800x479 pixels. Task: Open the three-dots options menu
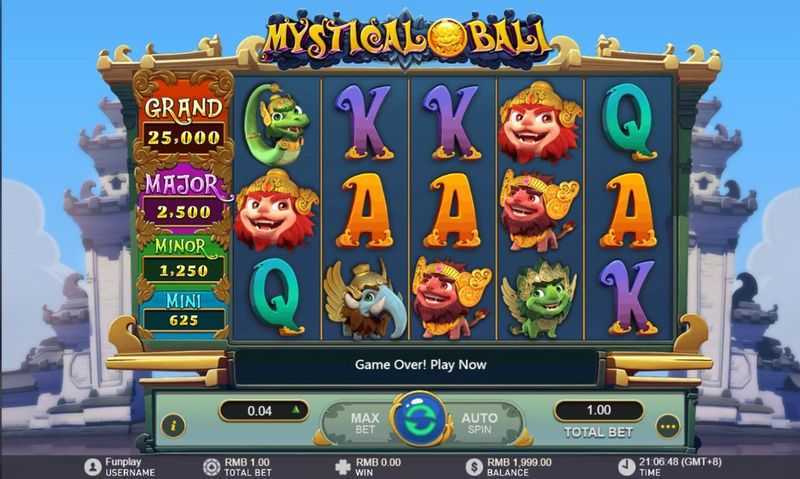[x=668, y=427]
